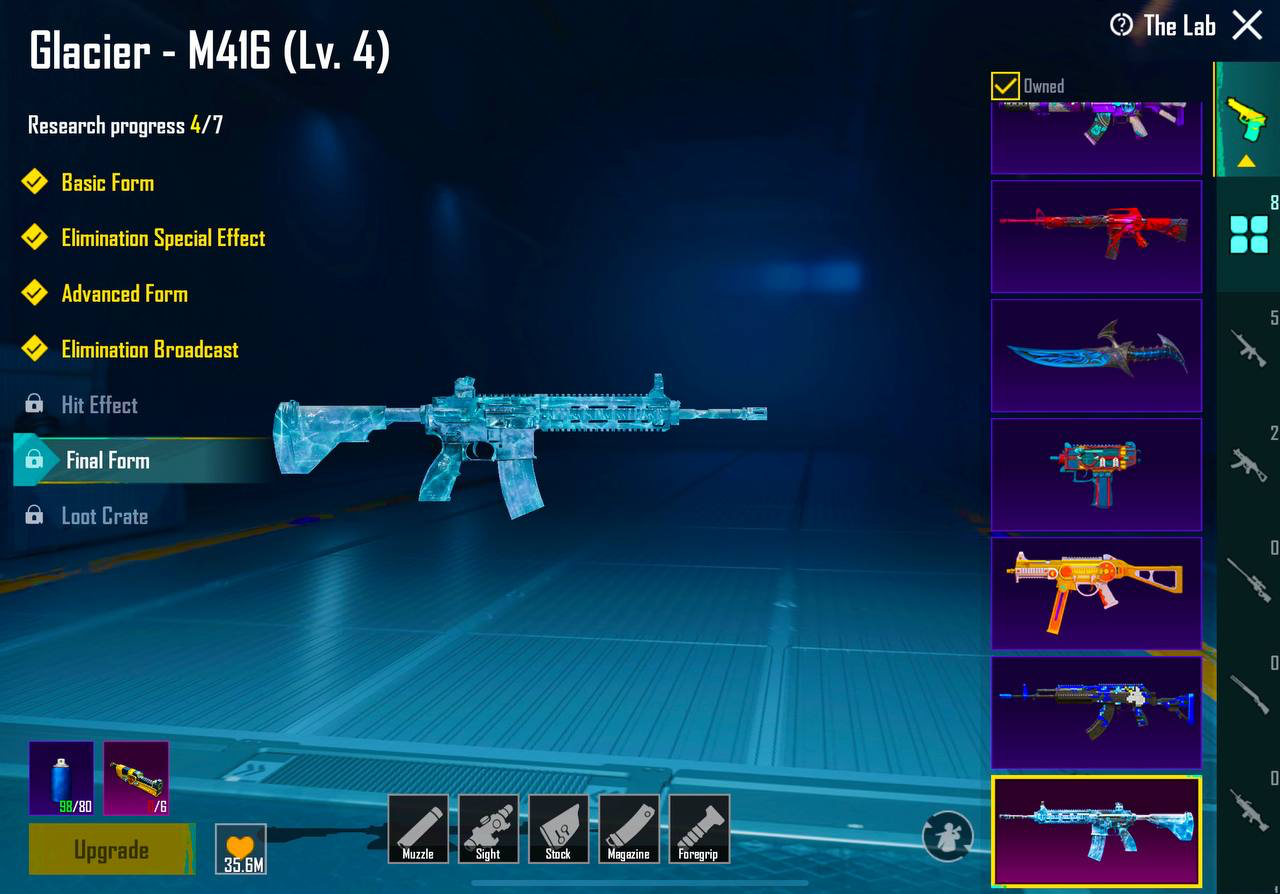This screenshot has height=894, width=1280.
Task: Toggle the Owned filter checkbox
Action: [1003, 86]
